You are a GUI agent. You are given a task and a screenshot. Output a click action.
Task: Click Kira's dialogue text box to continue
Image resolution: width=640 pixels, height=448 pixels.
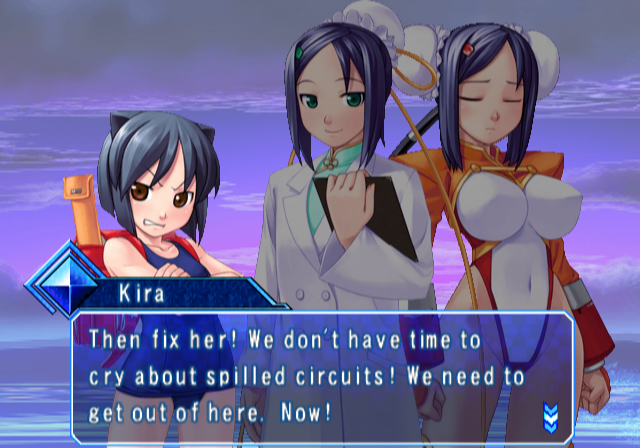320,377
